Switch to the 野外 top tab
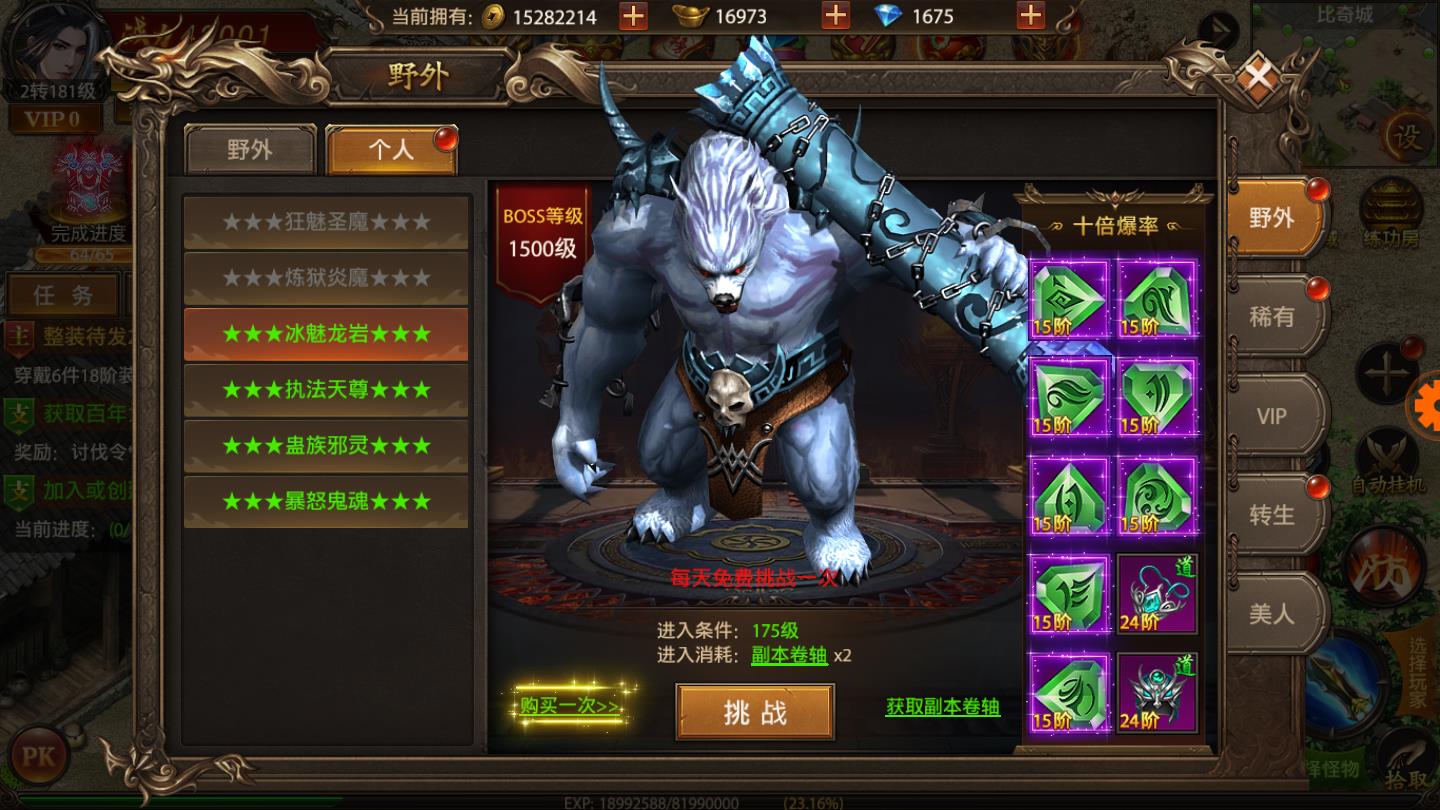 [250, 150]
